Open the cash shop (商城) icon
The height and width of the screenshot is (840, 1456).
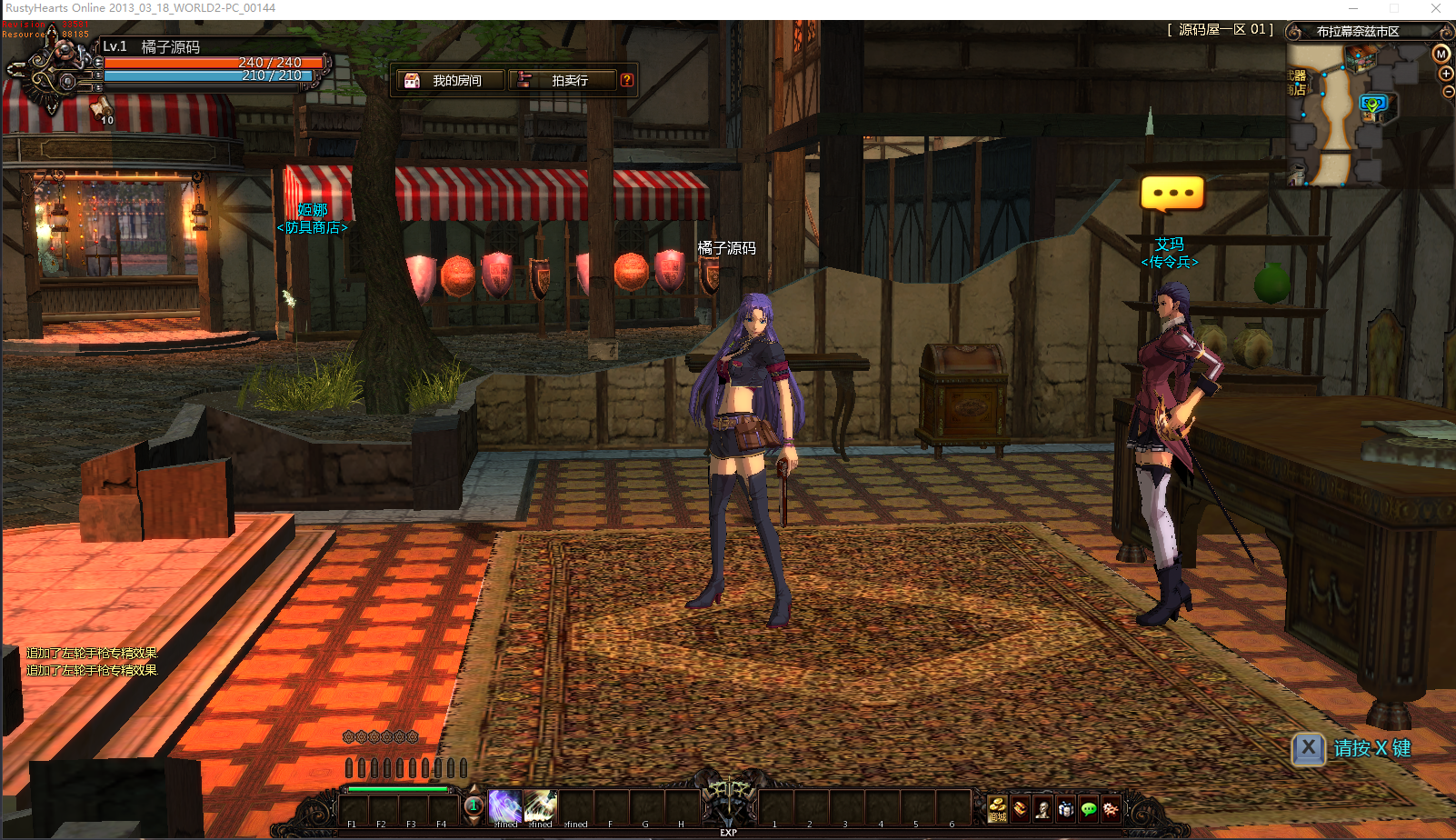click(x=997, y=807)
